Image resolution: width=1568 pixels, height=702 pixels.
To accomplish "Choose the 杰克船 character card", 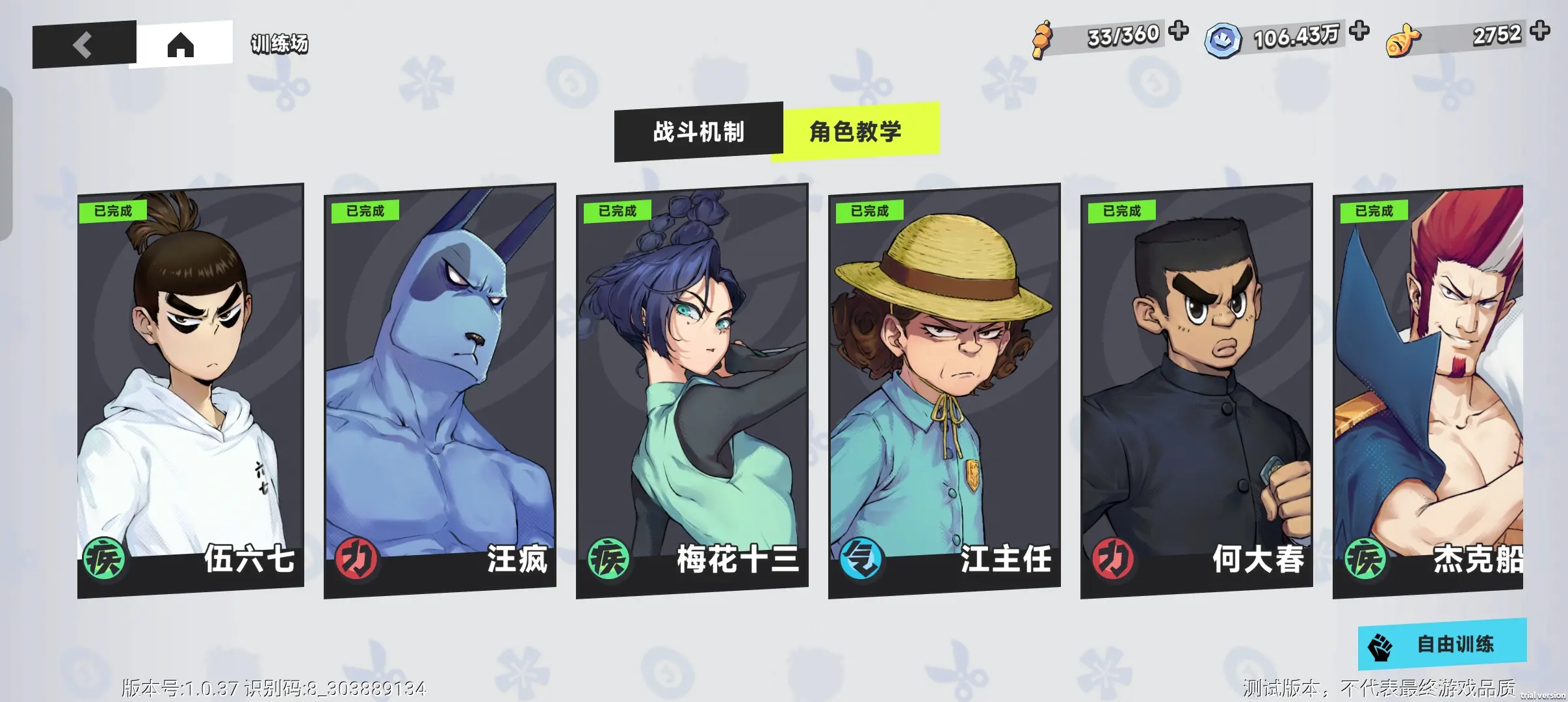I will [1428, 390].
